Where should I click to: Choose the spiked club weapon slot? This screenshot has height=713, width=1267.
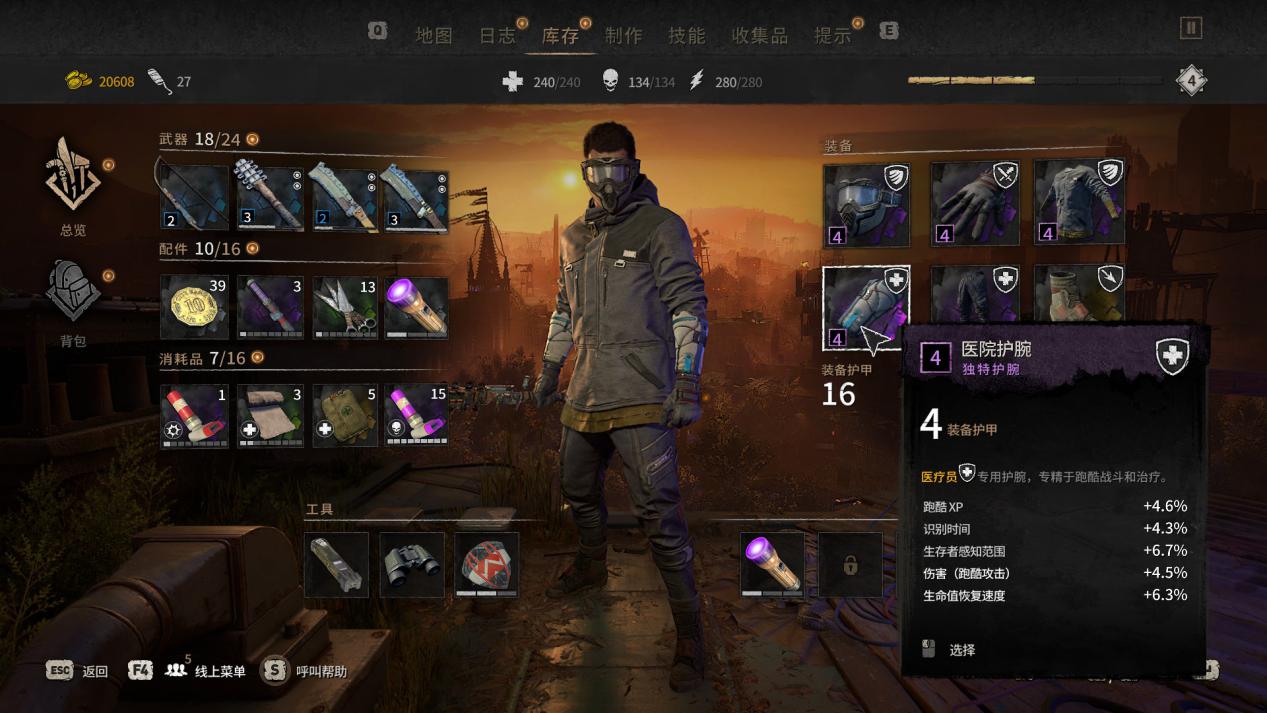click(270, 198)
